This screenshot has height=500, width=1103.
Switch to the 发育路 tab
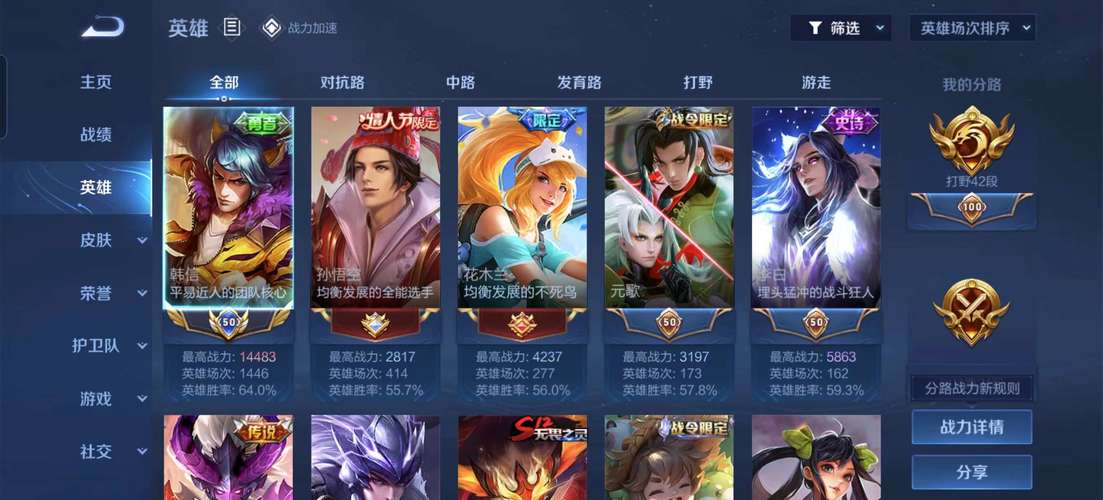click(579, 82)
